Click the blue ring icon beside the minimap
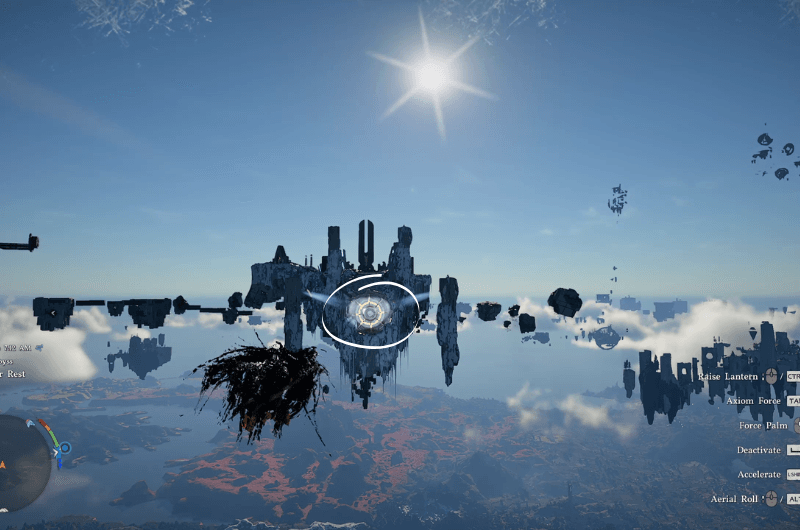Screen dimensions: 800x530 [x=65, y=448]
